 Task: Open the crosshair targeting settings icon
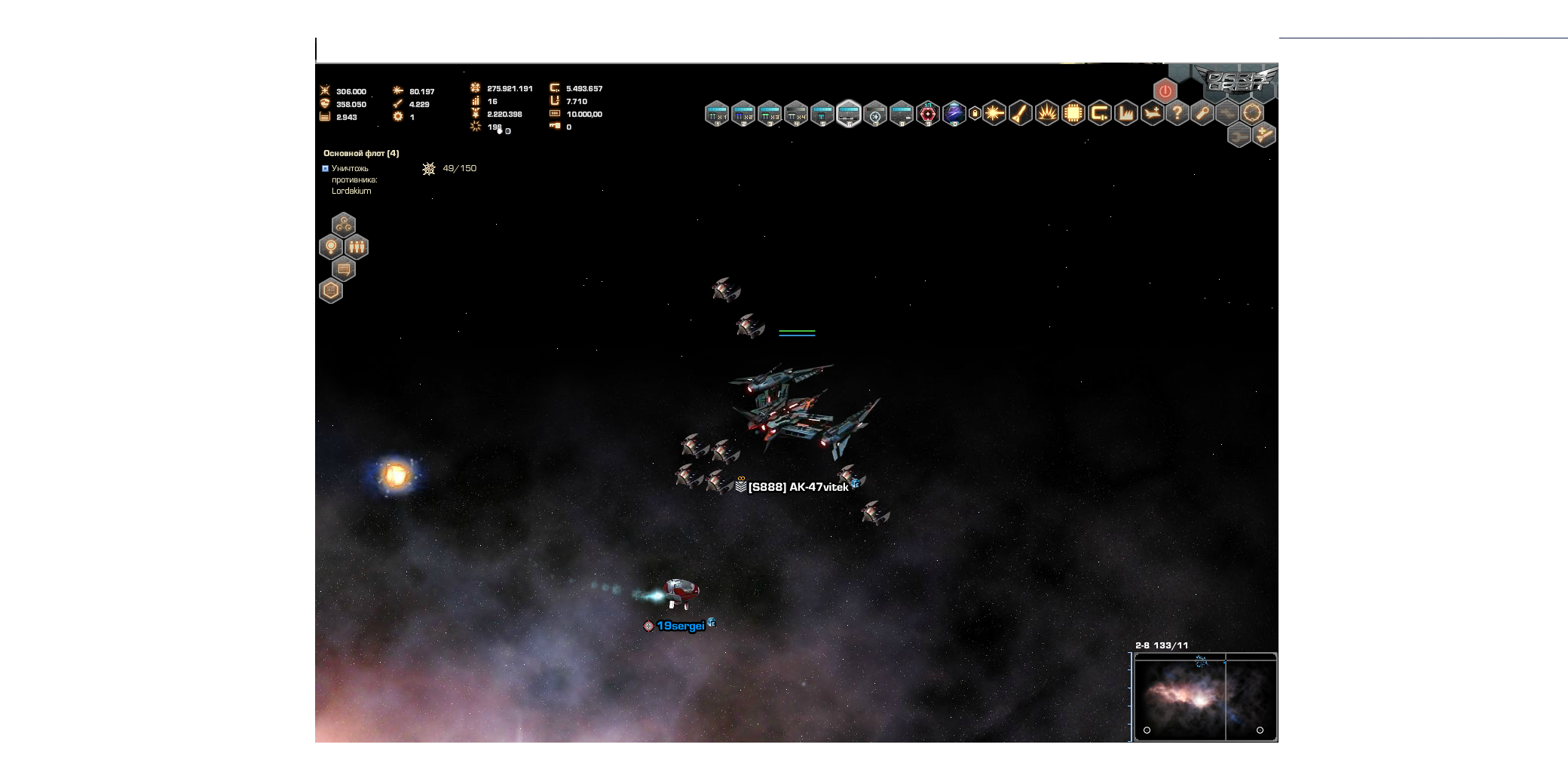point(1252,114)
